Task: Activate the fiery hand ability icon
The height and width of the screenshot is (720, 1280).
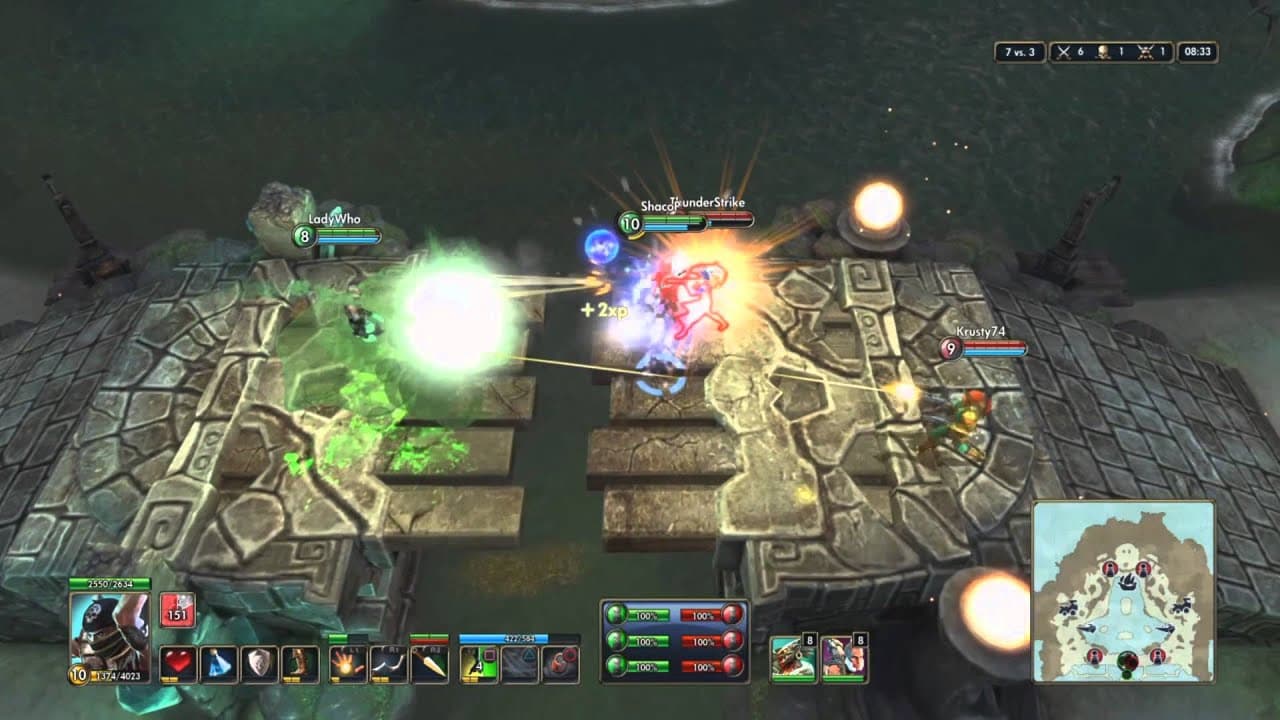Action: point(347,663)
